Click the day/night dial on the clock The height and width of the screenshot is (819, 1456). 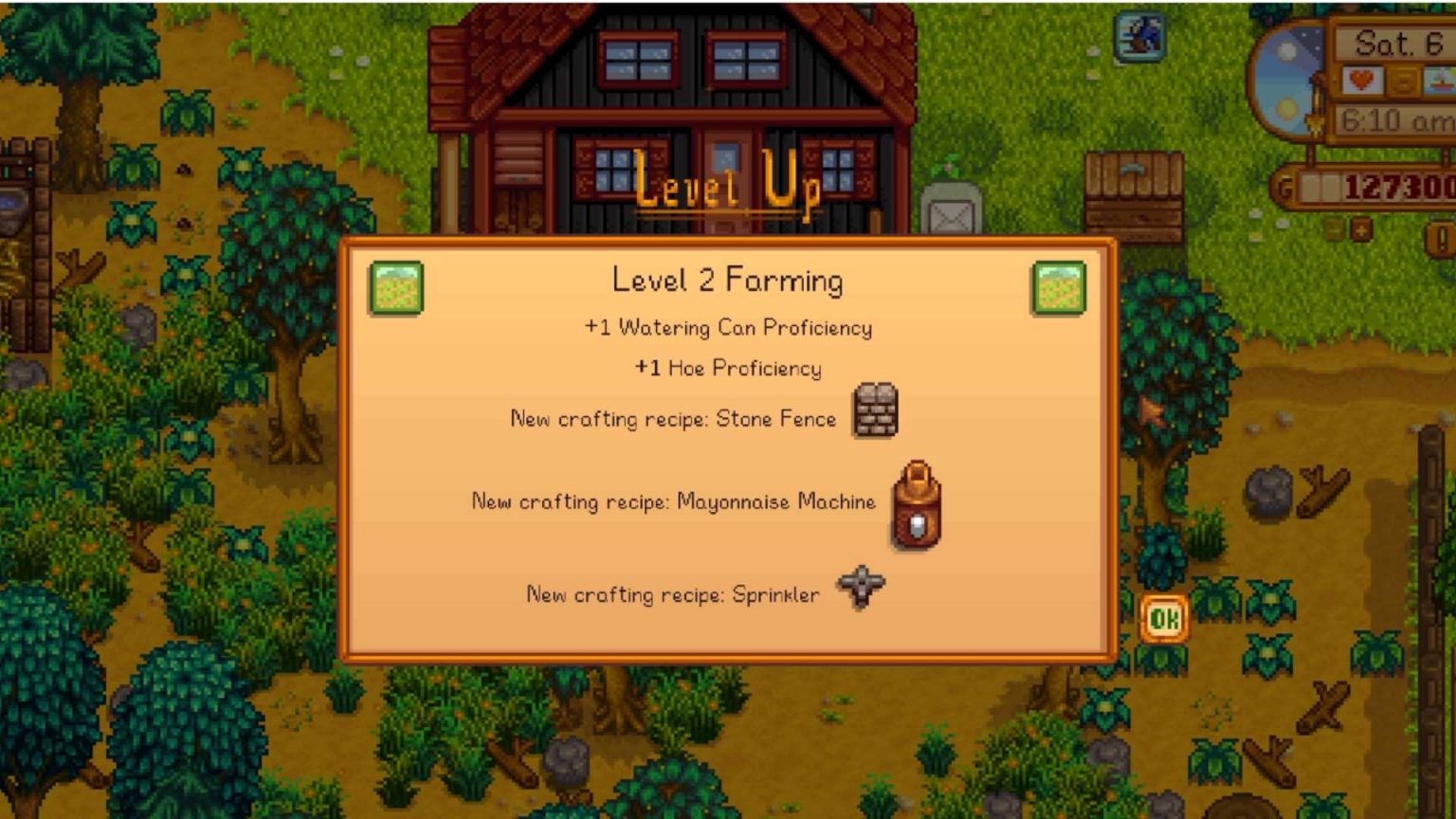click(x=1288, y=80)
